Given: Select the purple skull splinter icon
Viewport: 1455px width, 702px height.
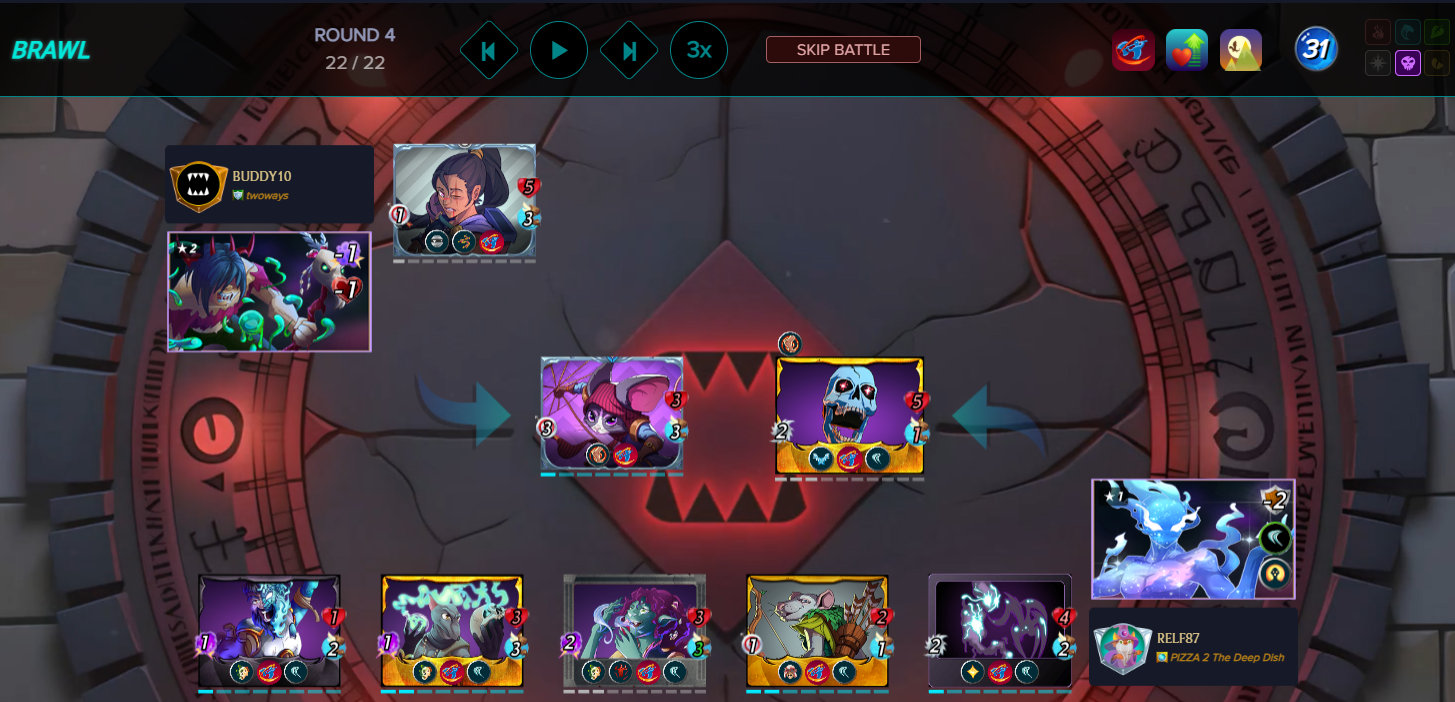Looking at the screenshot, I should pyautogui.click(x=1408, y=63).
